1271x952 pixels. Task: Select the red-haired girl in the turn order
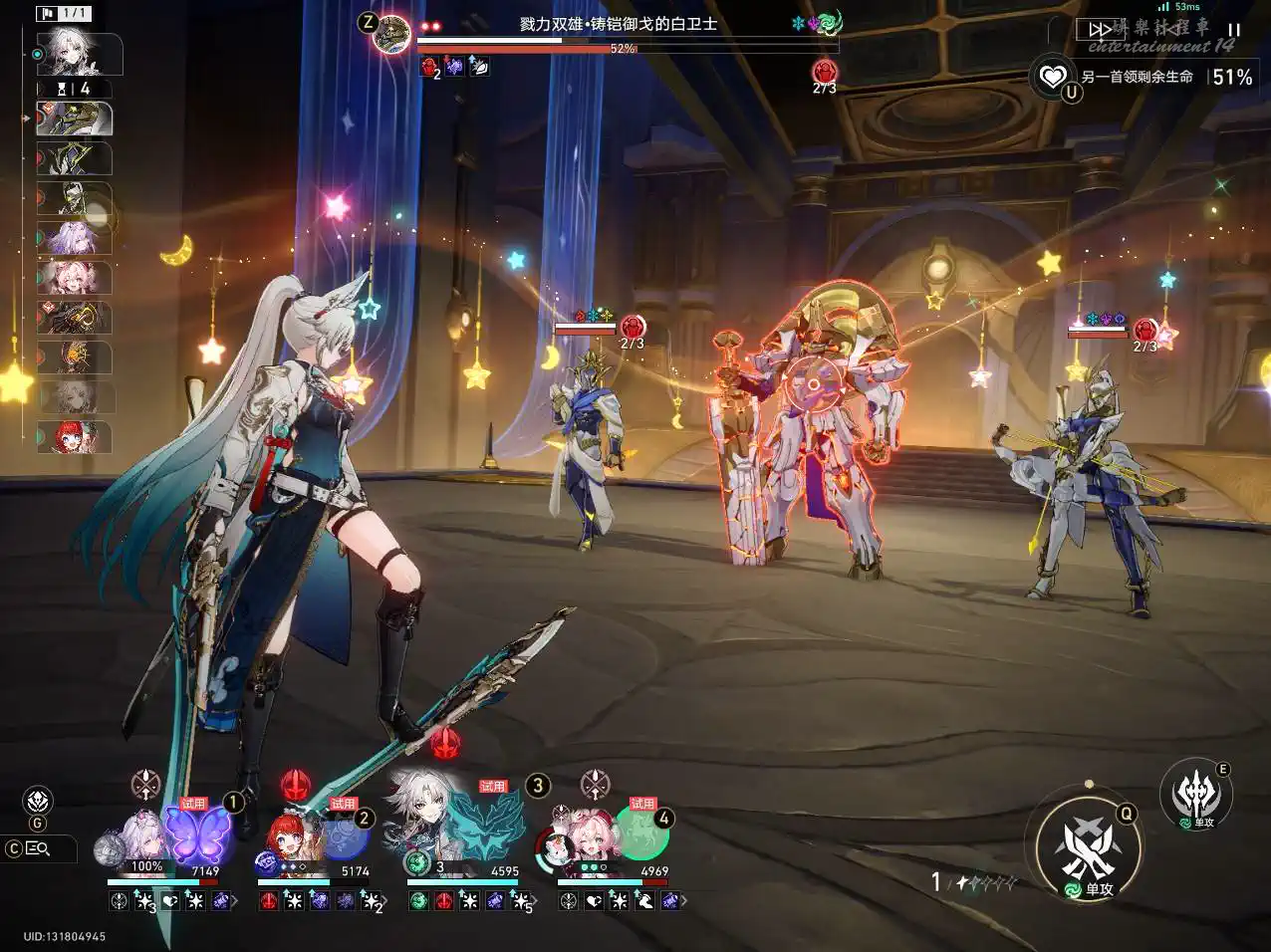(75, 437)
